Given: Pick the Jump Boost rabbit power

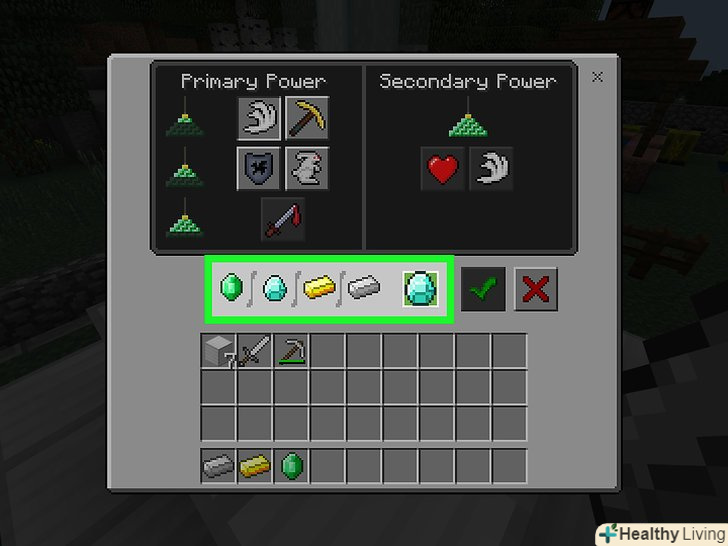Looking at the screenshot, I should [306, 167].
